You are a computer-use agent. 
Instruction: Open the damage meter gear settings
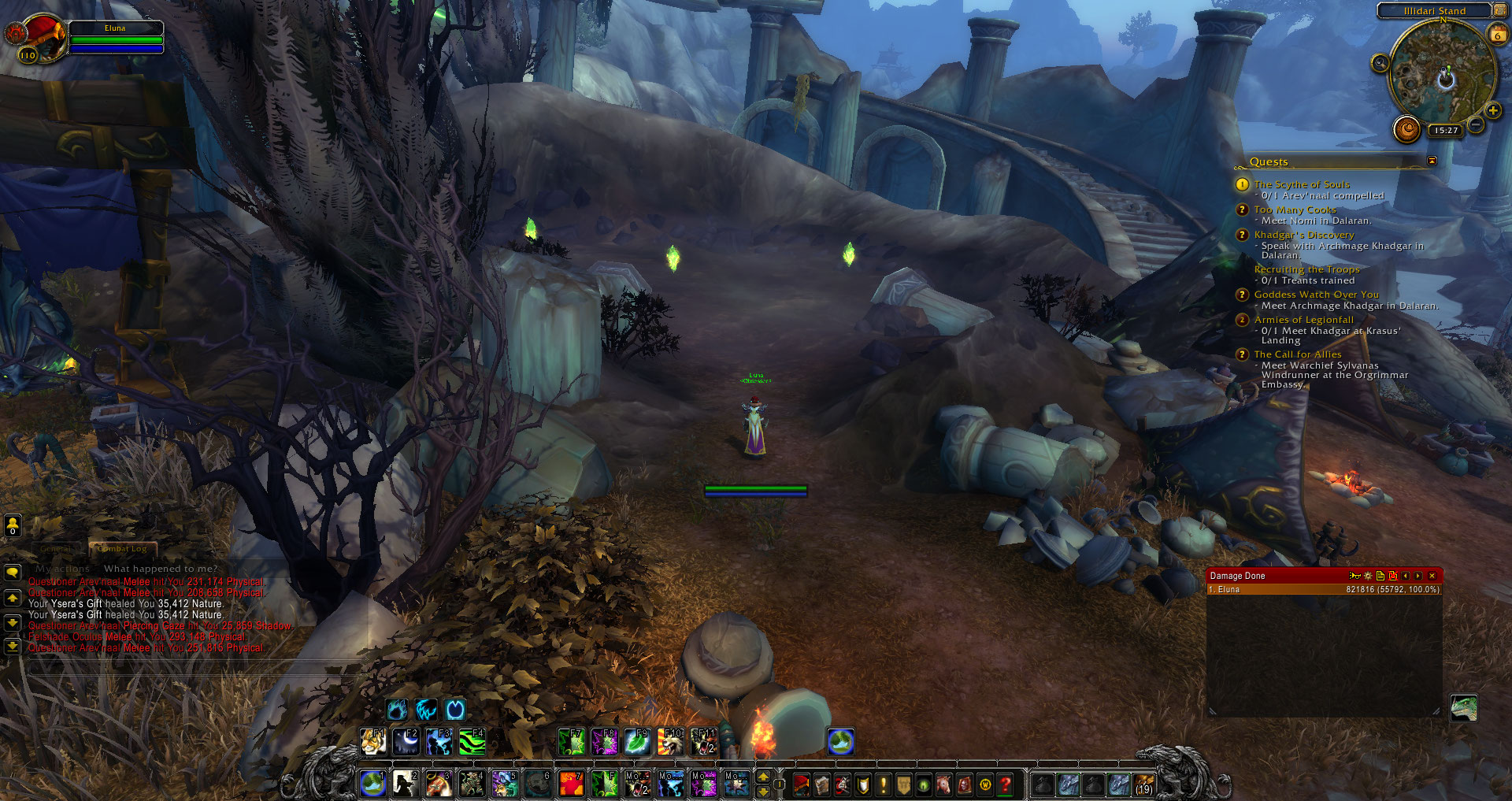coord(1368,576)
